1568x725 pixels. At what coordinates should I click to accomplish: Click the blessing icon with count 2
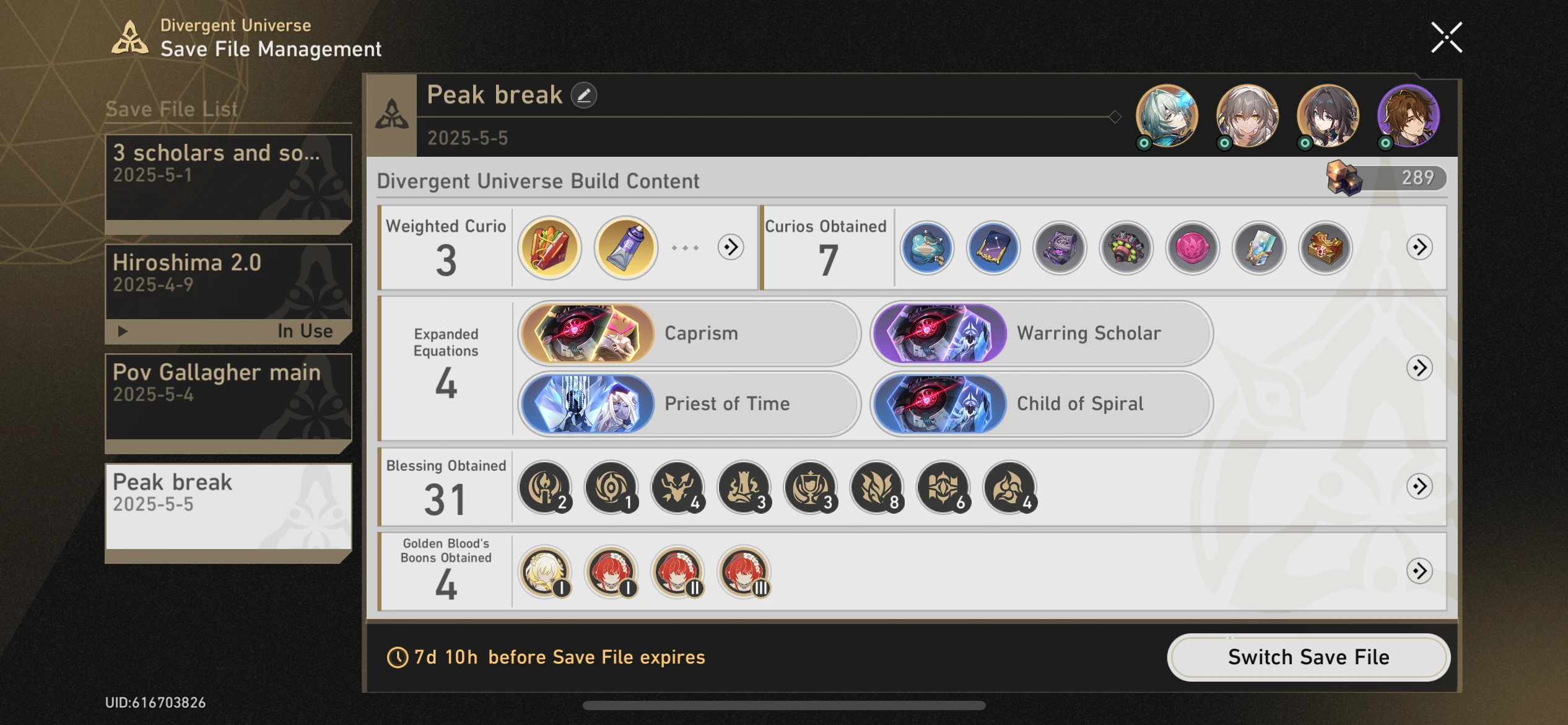pos(544,488)
